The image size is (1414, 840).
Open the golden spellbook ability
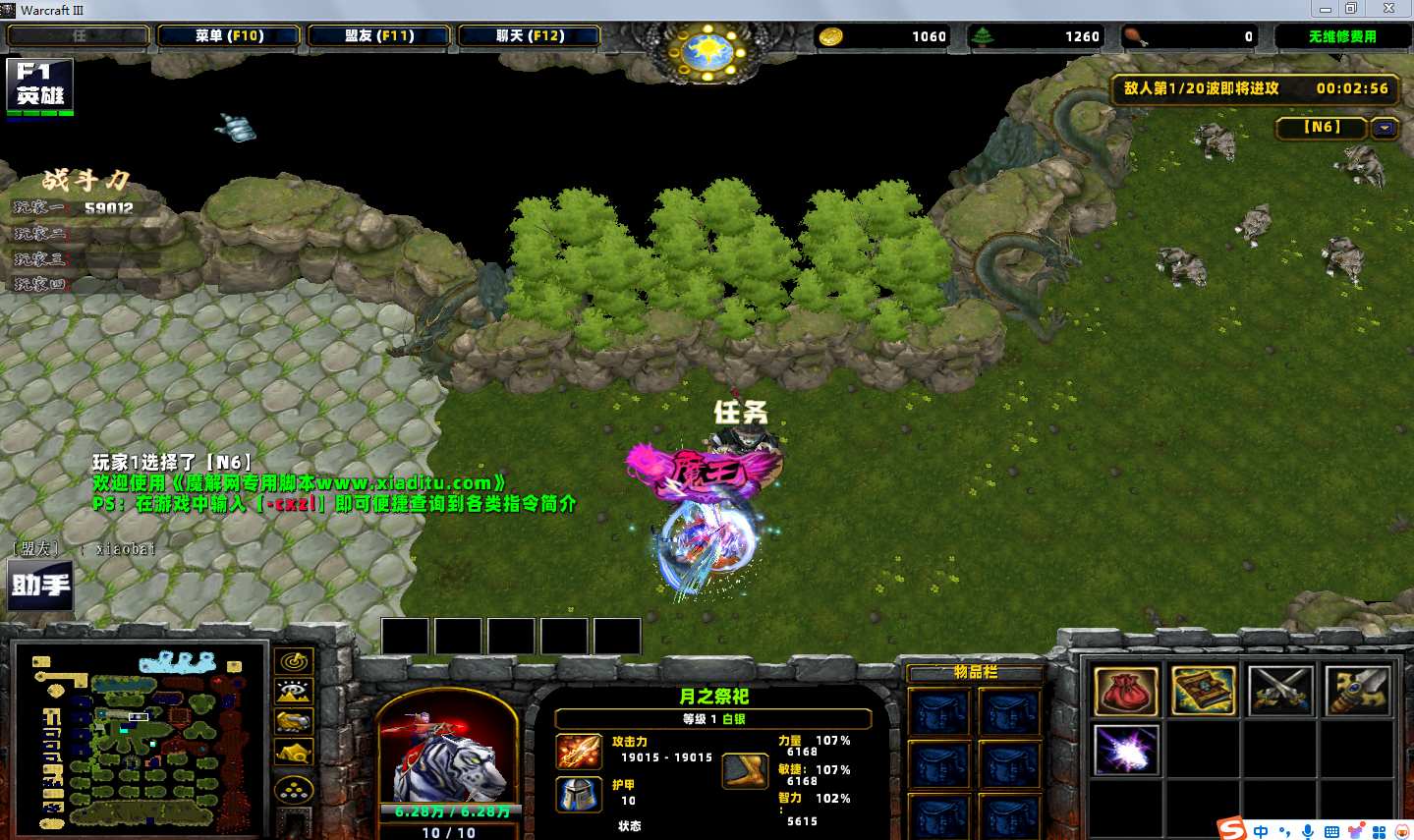(1203, 690)
